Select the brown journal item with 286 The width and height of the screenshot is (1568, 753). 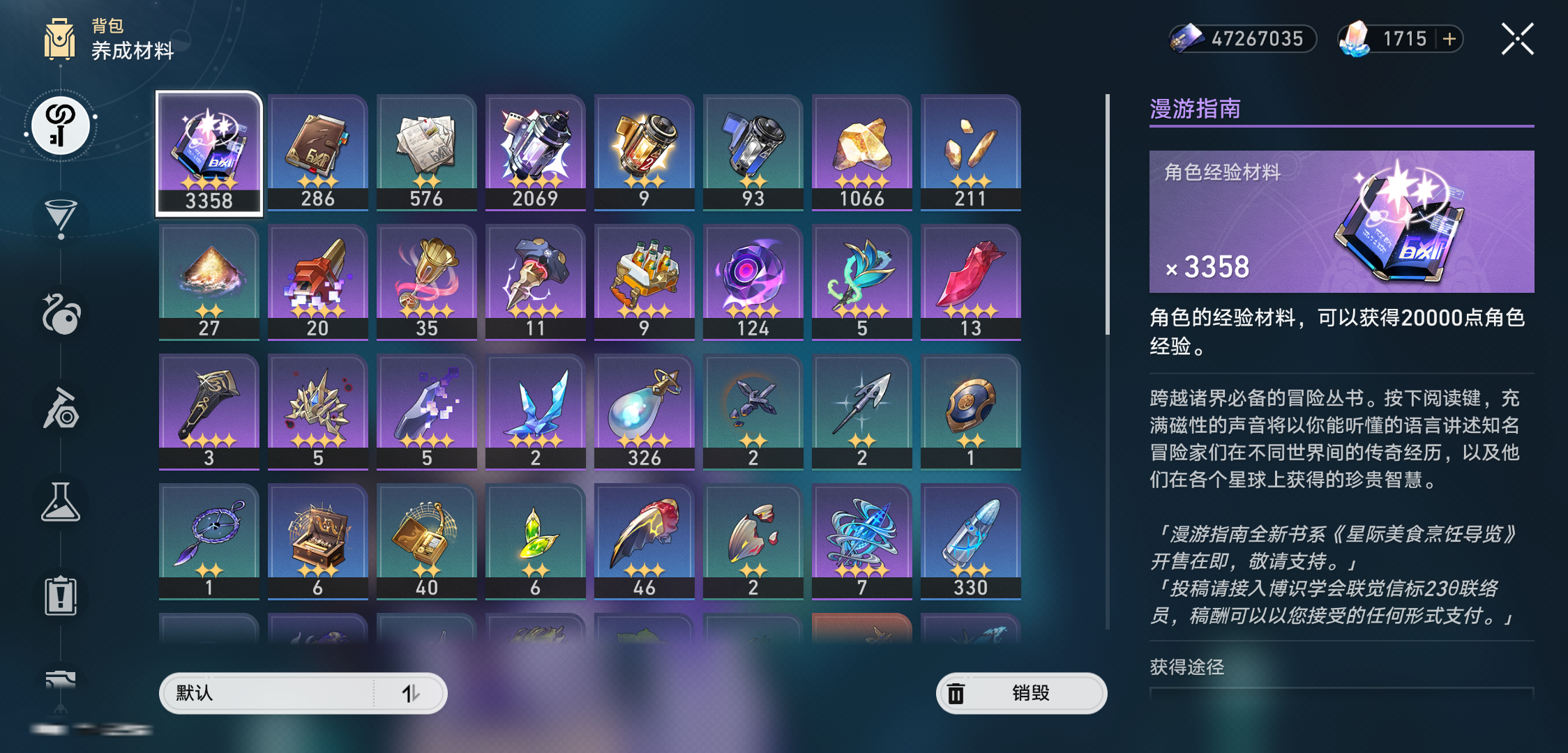coord(318,152)
